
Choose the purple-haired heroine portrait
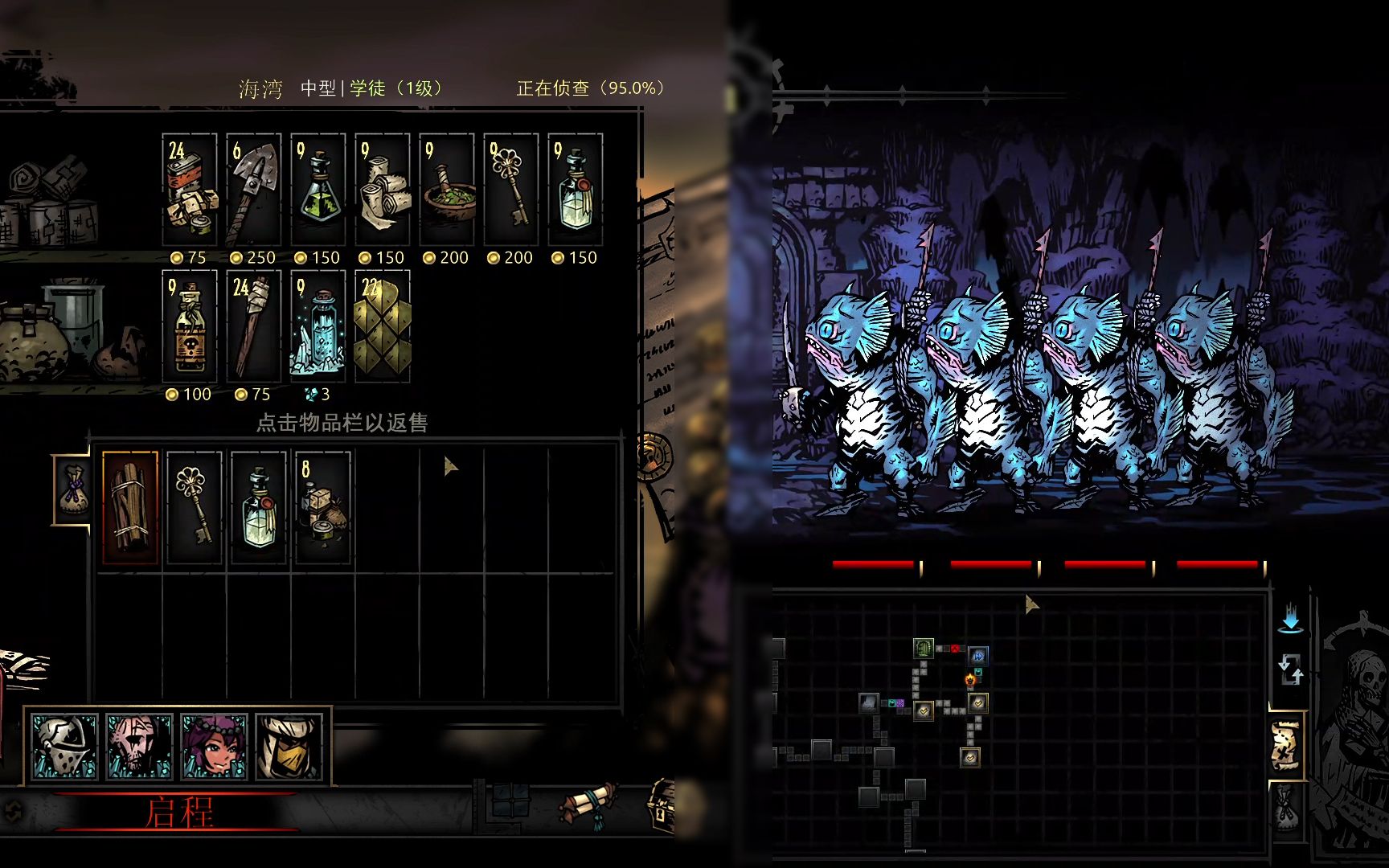point(214,747)
